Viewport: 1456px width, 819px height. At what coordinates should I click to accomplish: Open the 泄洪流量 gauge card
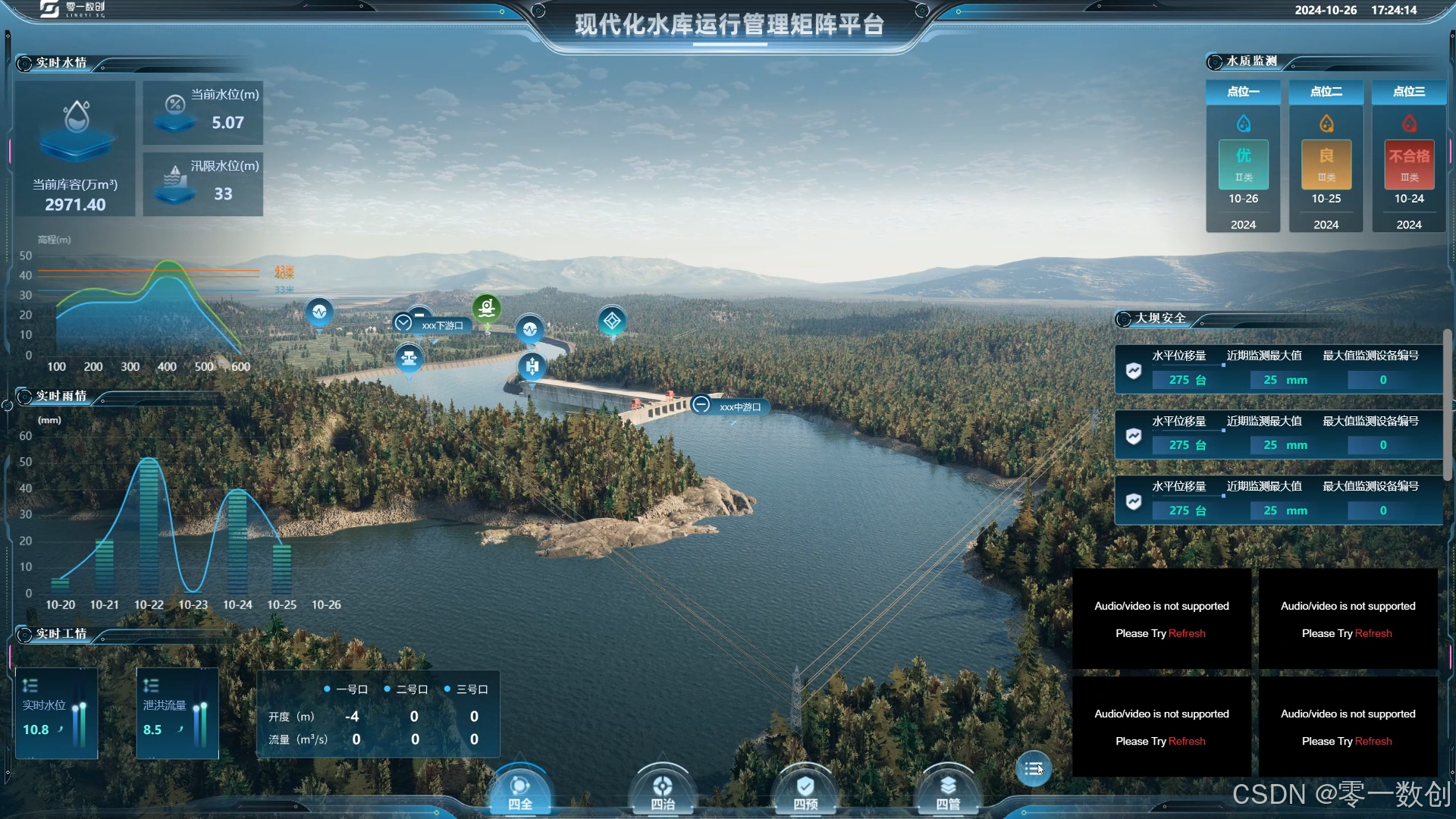click(177, 714)
